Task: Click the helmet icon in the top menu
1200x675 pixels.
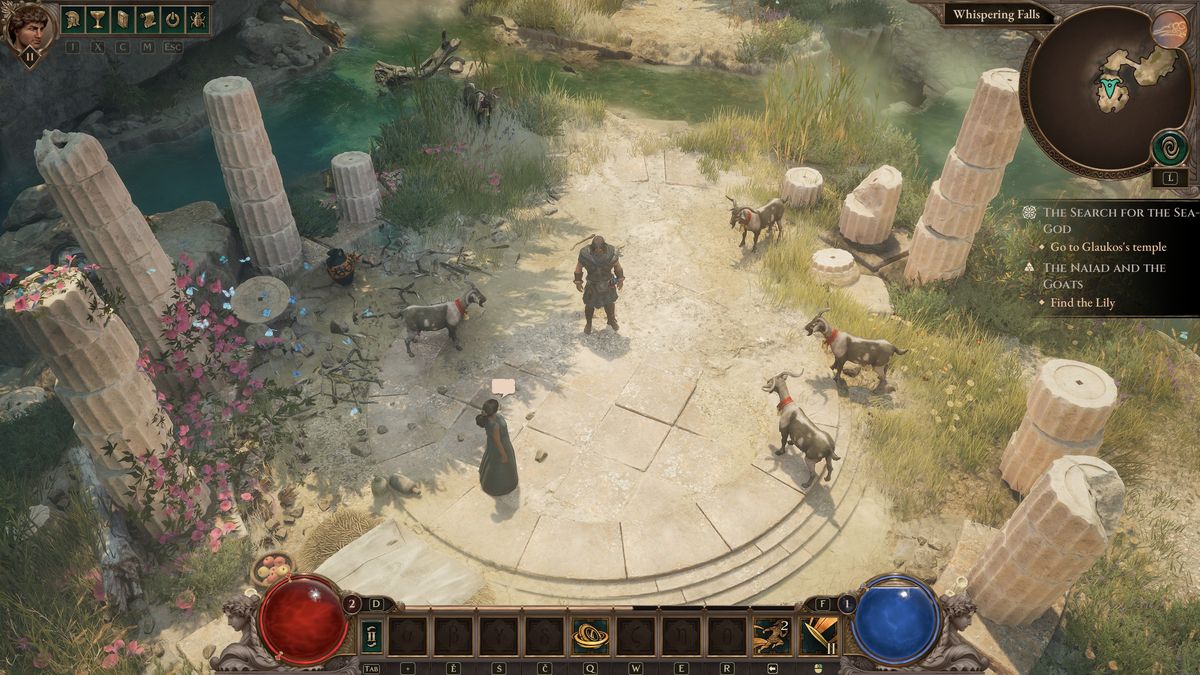Action: click(x=74, y=19)
